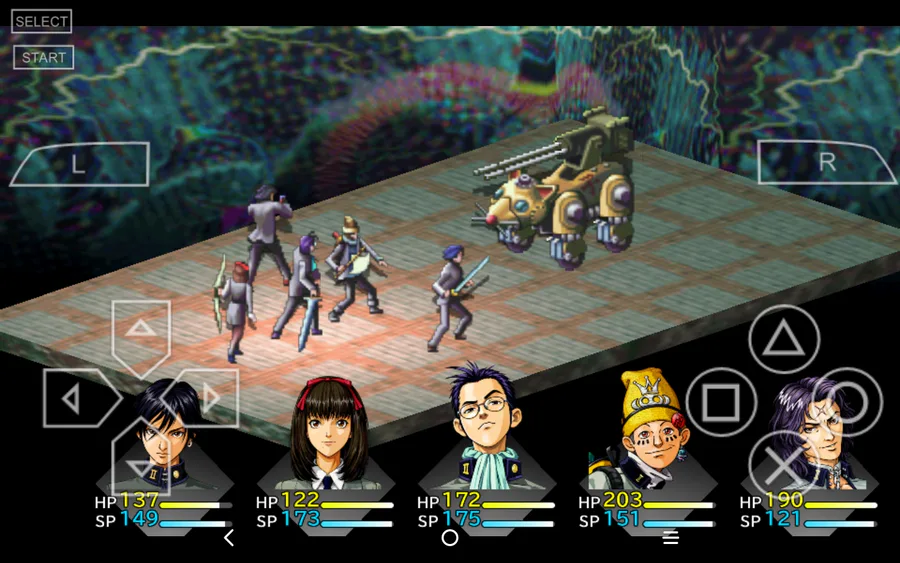The width and height of the screenshot is (900, 563).
Task: Tap the R shoulder button
Action: pos(826,163)
